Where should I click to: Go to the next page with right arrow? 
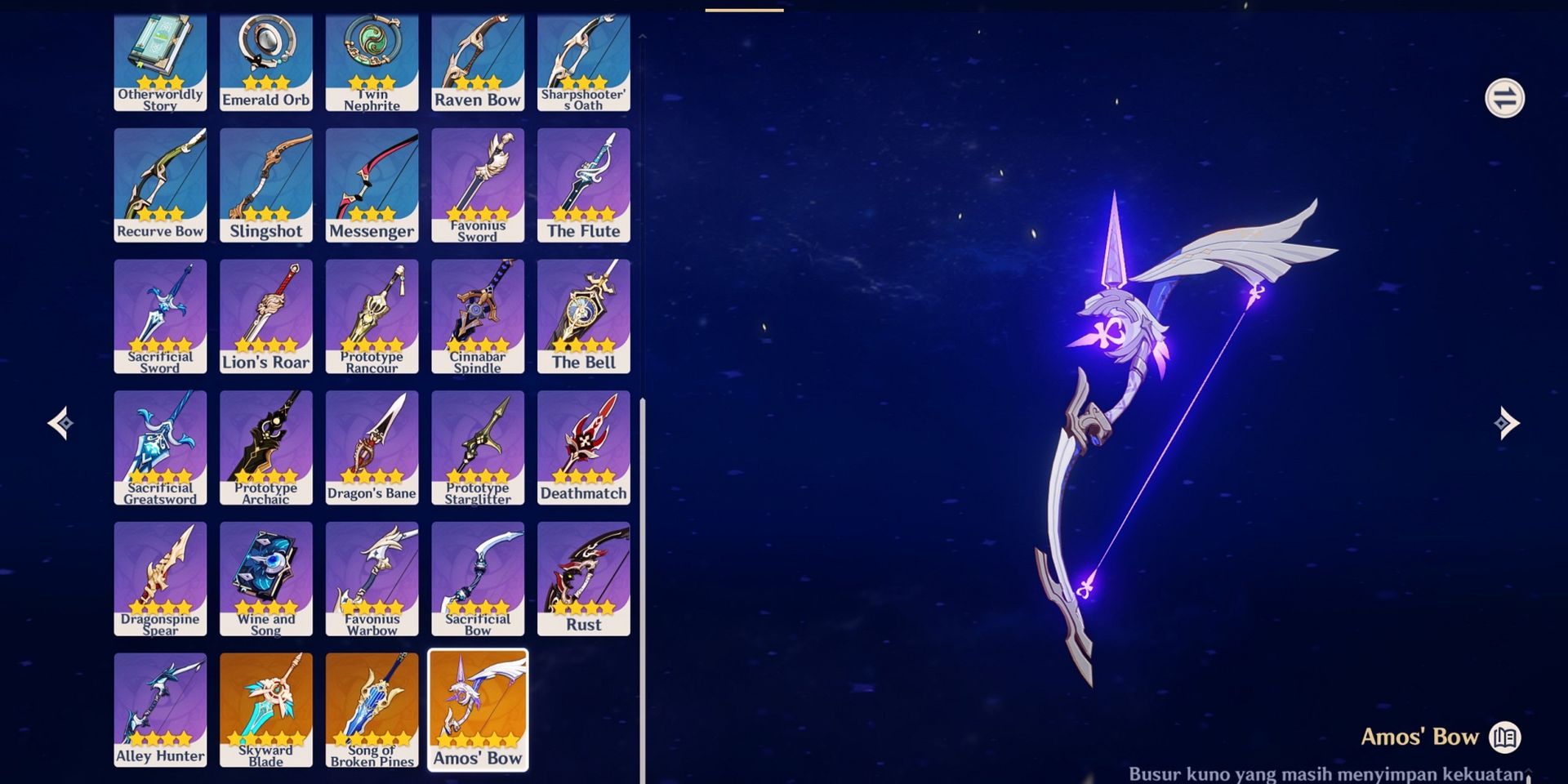pyautogui.click(x=1507, y=423)
